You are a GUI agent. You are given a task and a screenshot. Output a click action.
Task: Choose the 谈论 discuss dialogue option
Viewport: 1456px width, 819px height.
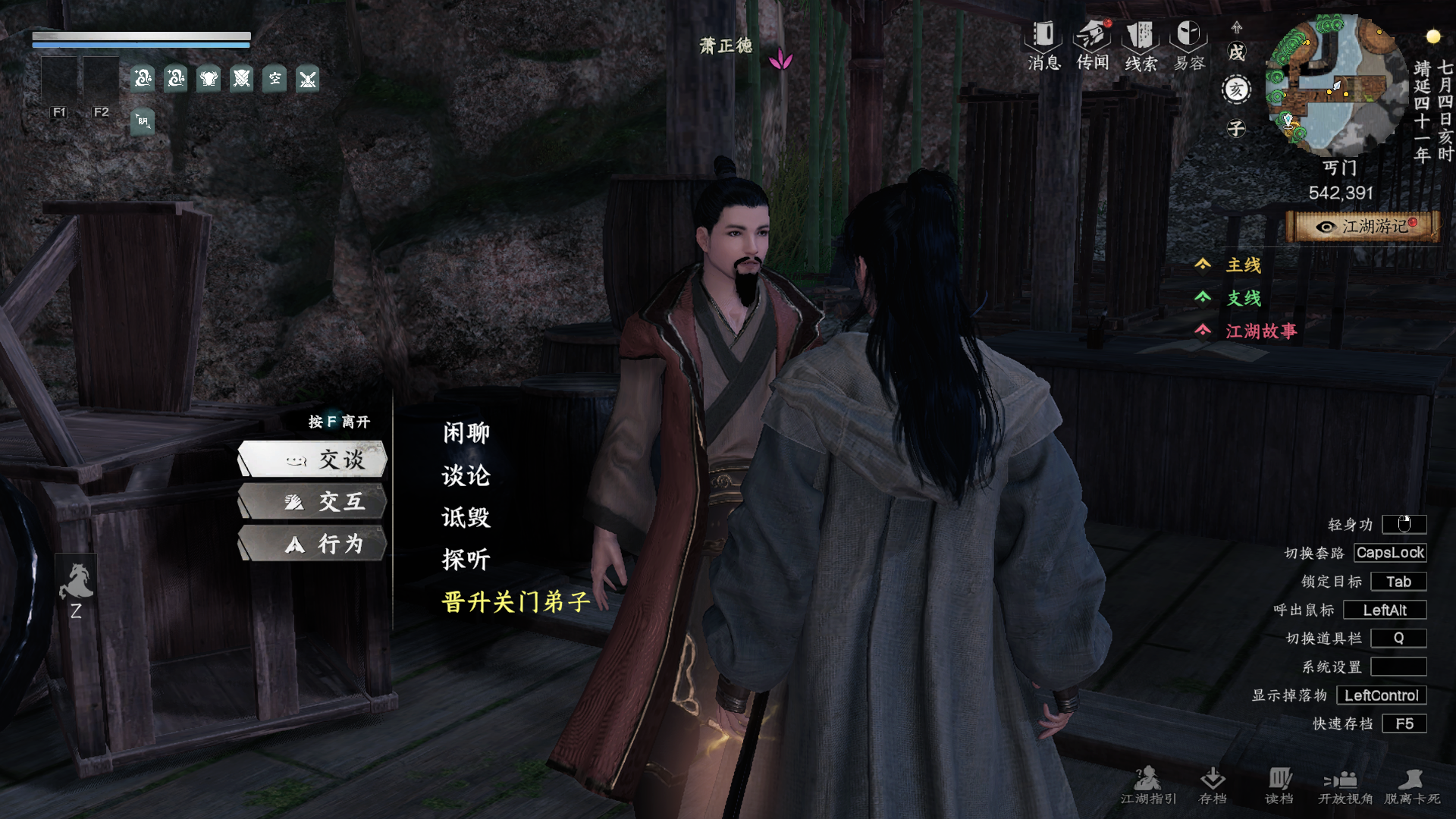tap(466, 475)
